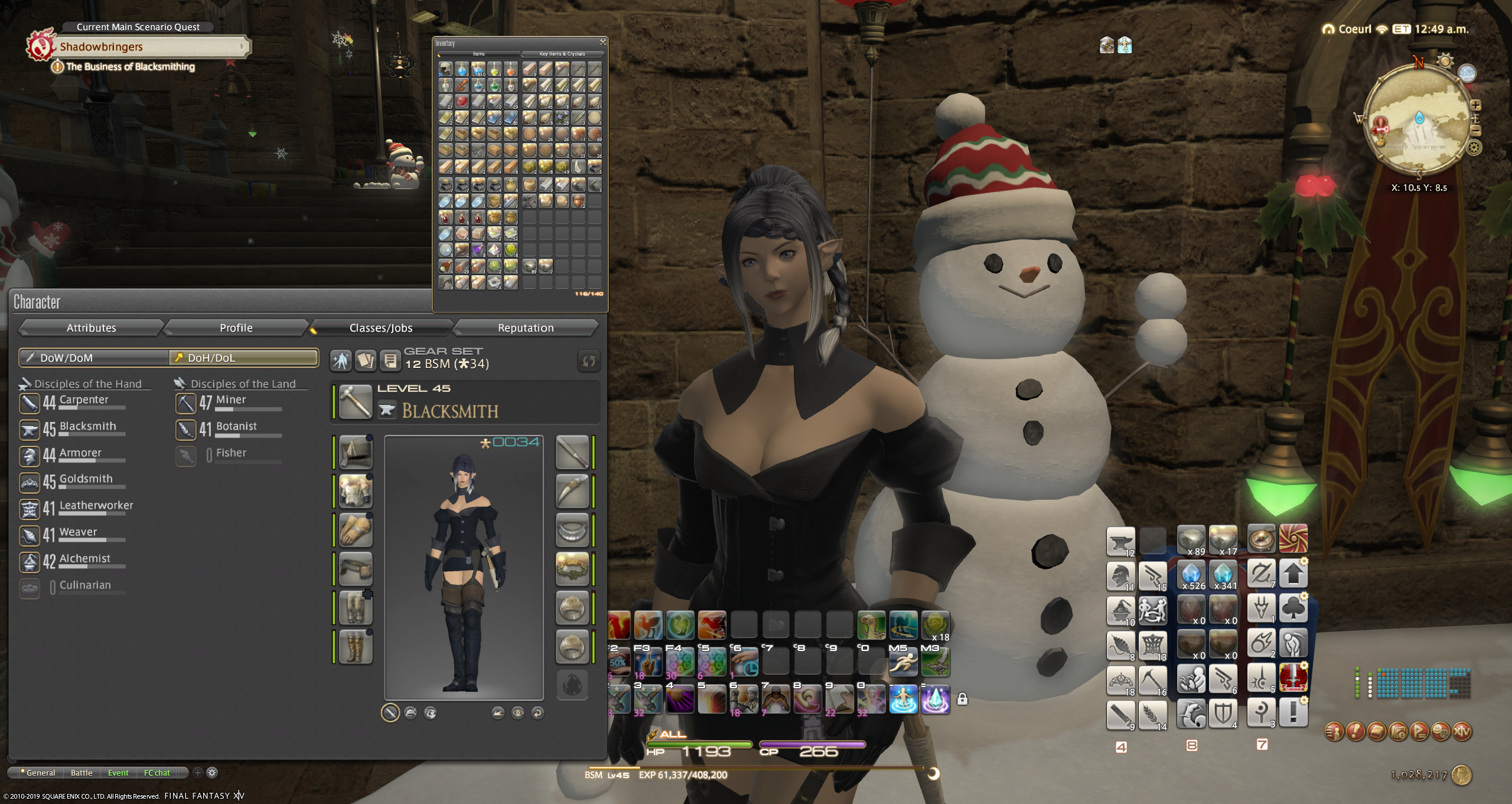Switch to the Attributes tab
This screenshot has height=804, width=1512.
[91, 328]
